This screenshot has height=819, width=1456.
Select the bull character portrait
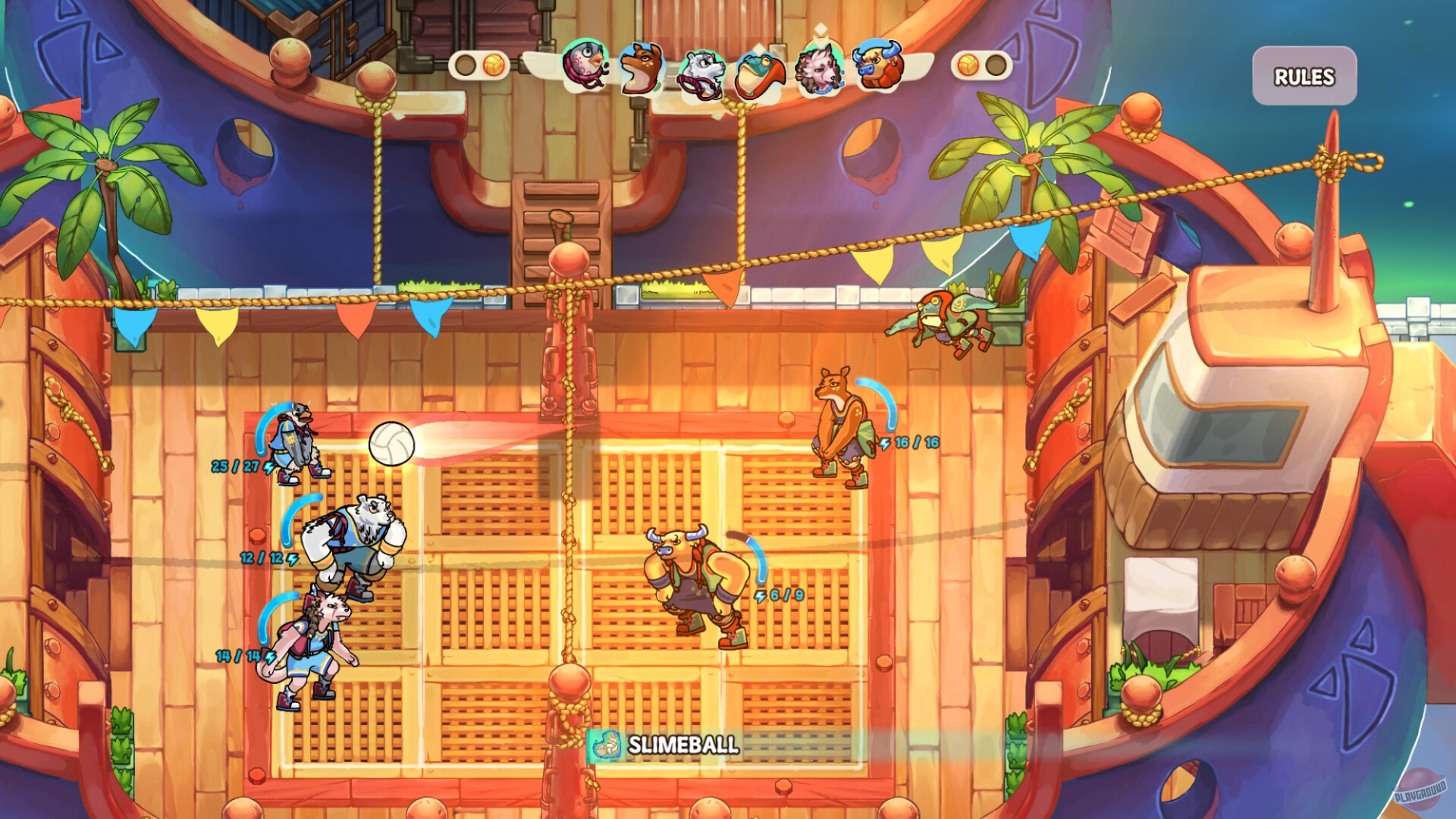880,67
